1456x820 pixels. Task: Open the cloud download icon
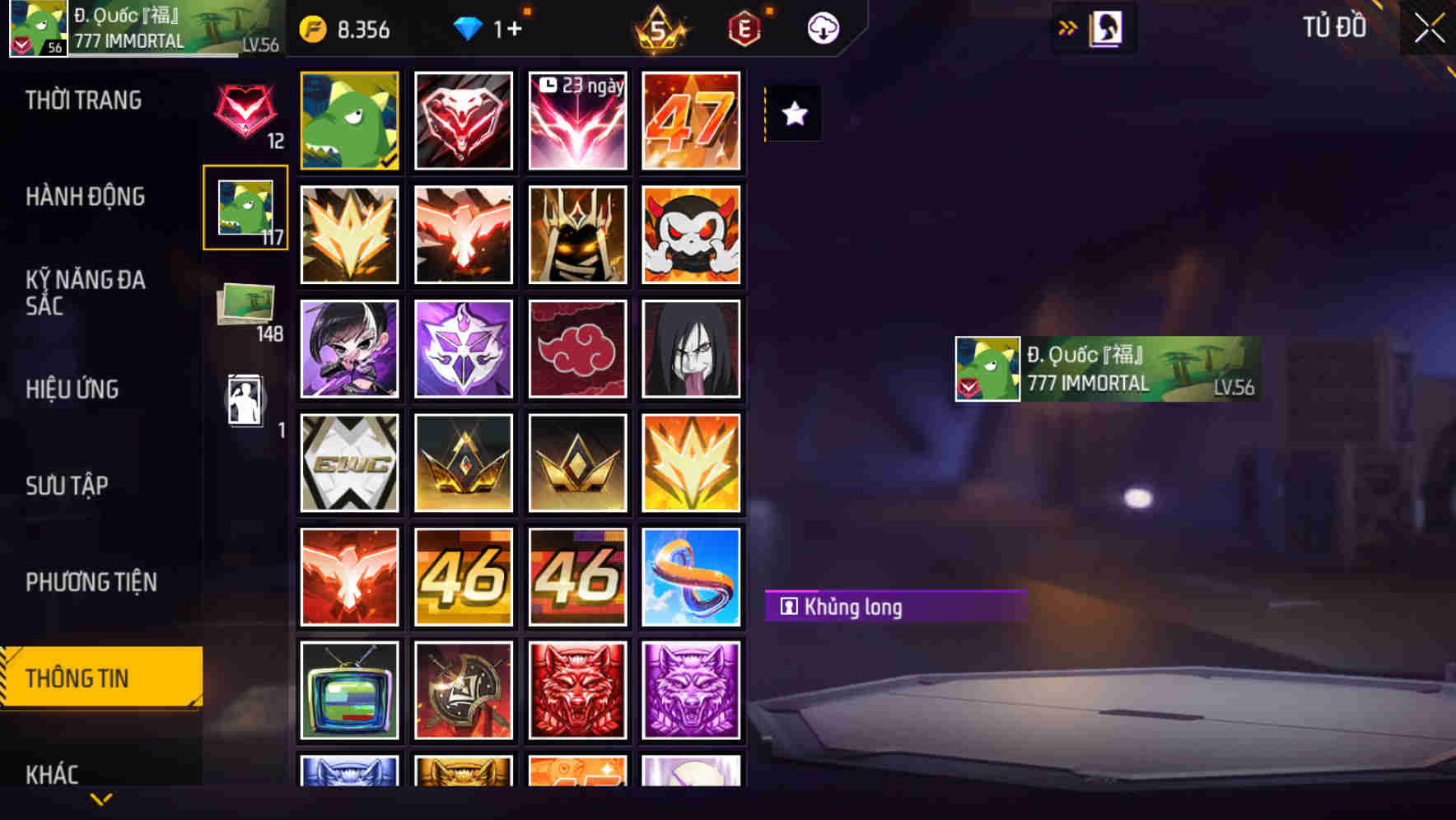click(821, 28)
